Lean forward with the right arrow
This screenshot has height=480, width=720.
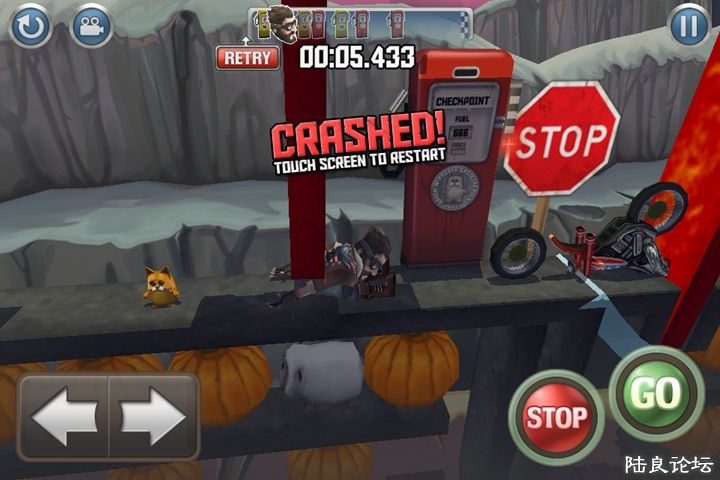[x=153, y=416]
